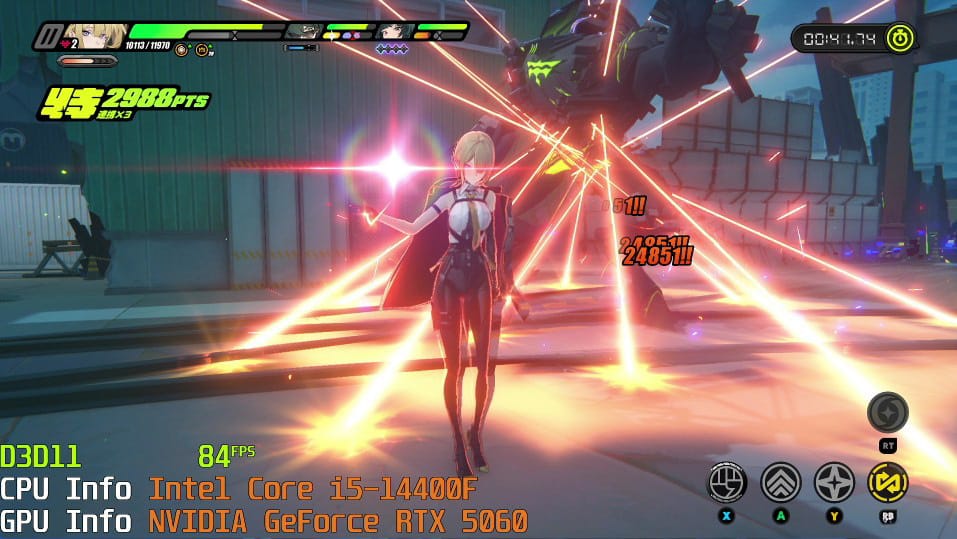Click the pause button beside the portrait
The height and width of the screenshot is (539, 957).
[x=46, y=37]
